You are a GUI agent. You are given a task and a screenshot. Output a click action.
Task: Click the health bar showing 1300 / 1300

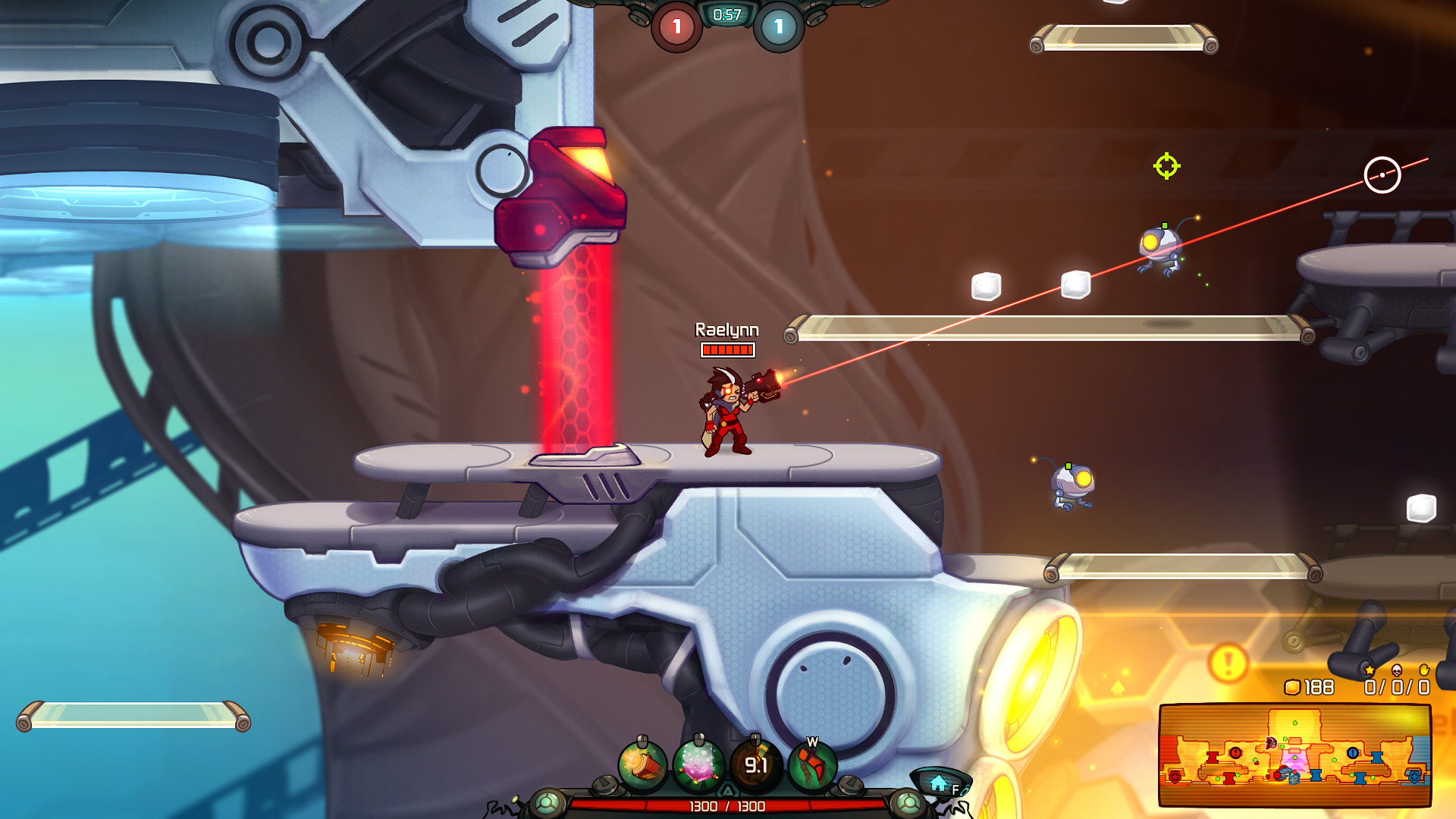pyautogui.click(x=728, y=806)
